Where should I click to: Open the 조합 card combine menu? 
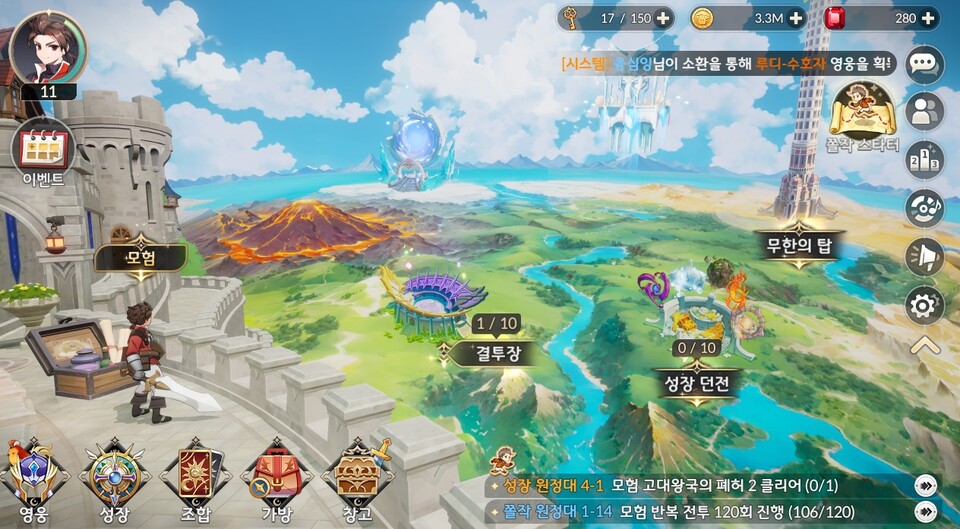pyautogui.click(x=195, y=478)
